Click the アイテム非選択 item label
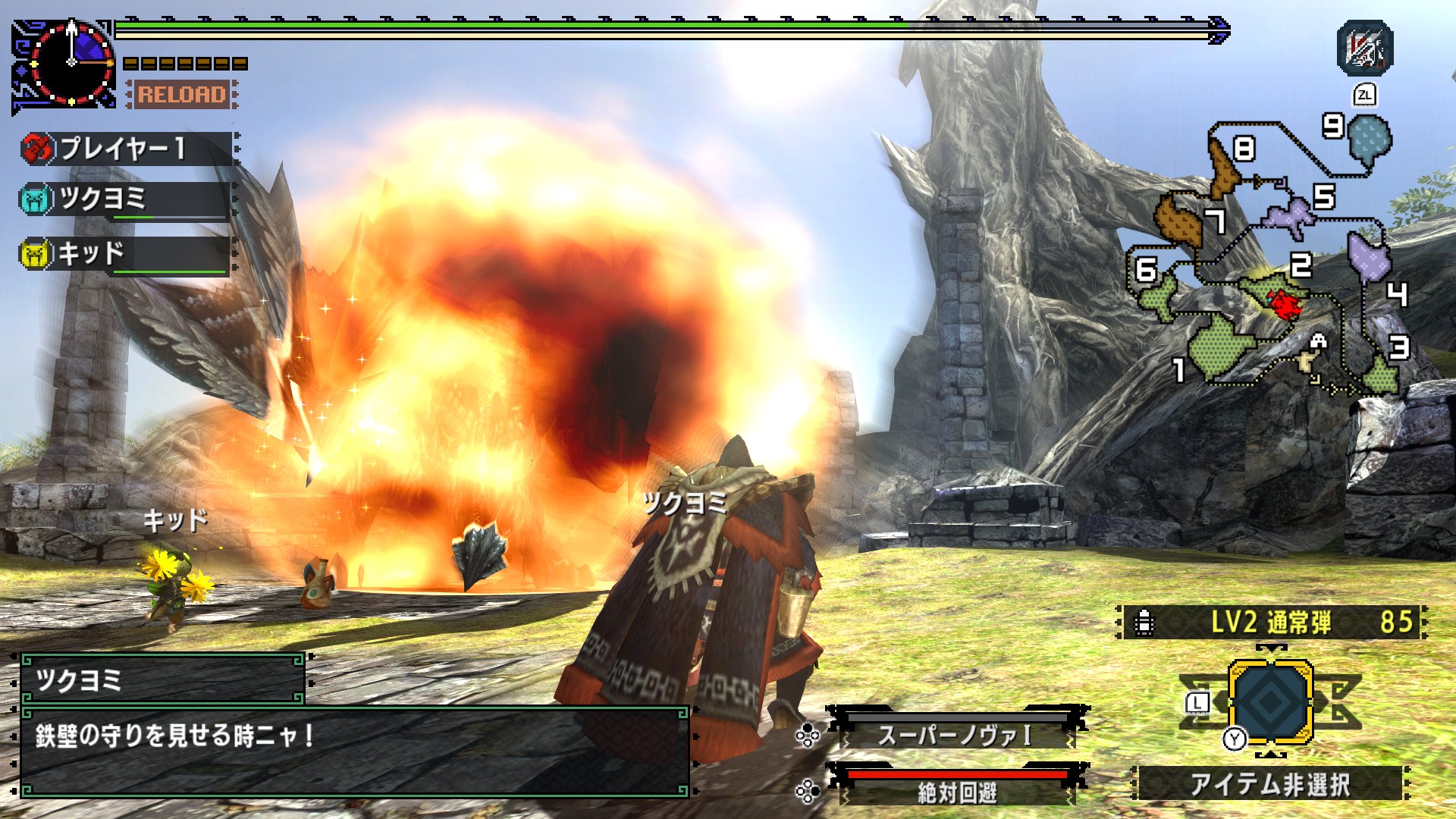The height and width of the screenshot is (819, 1456). 1270,784
